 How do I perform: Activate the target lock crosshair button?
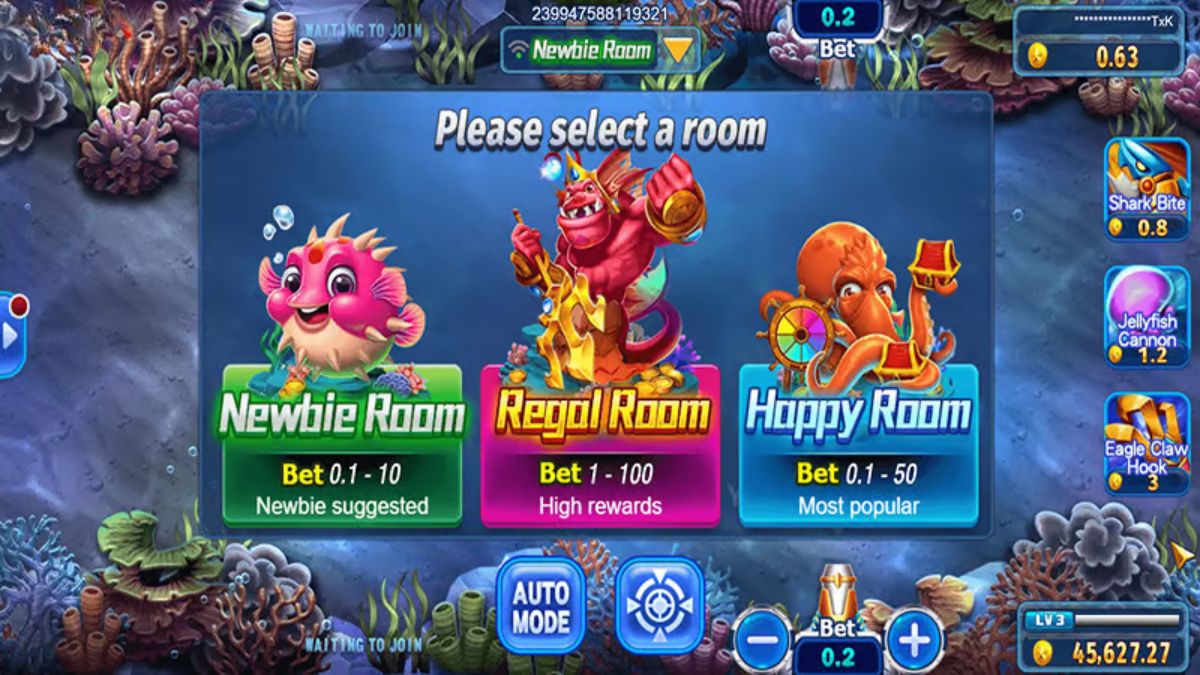659,605
